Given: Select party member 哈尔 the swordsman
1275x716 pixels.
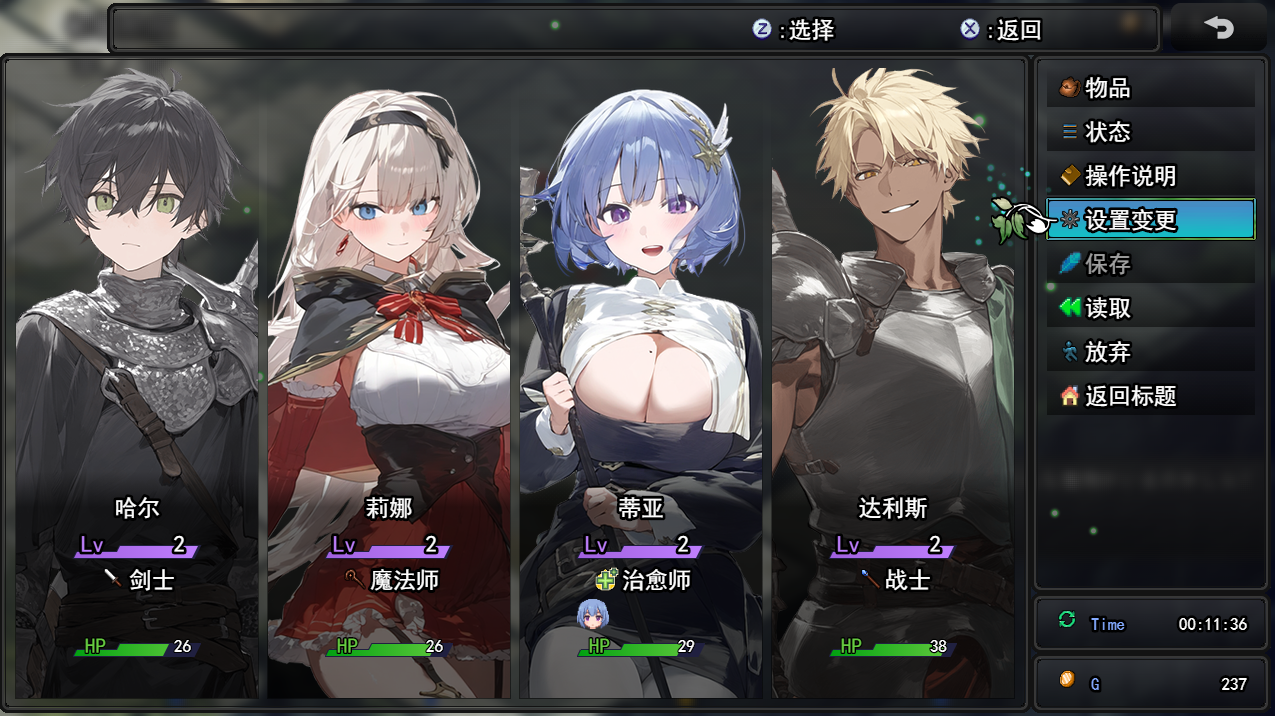Looking at the screenshot, I should 137,380.
